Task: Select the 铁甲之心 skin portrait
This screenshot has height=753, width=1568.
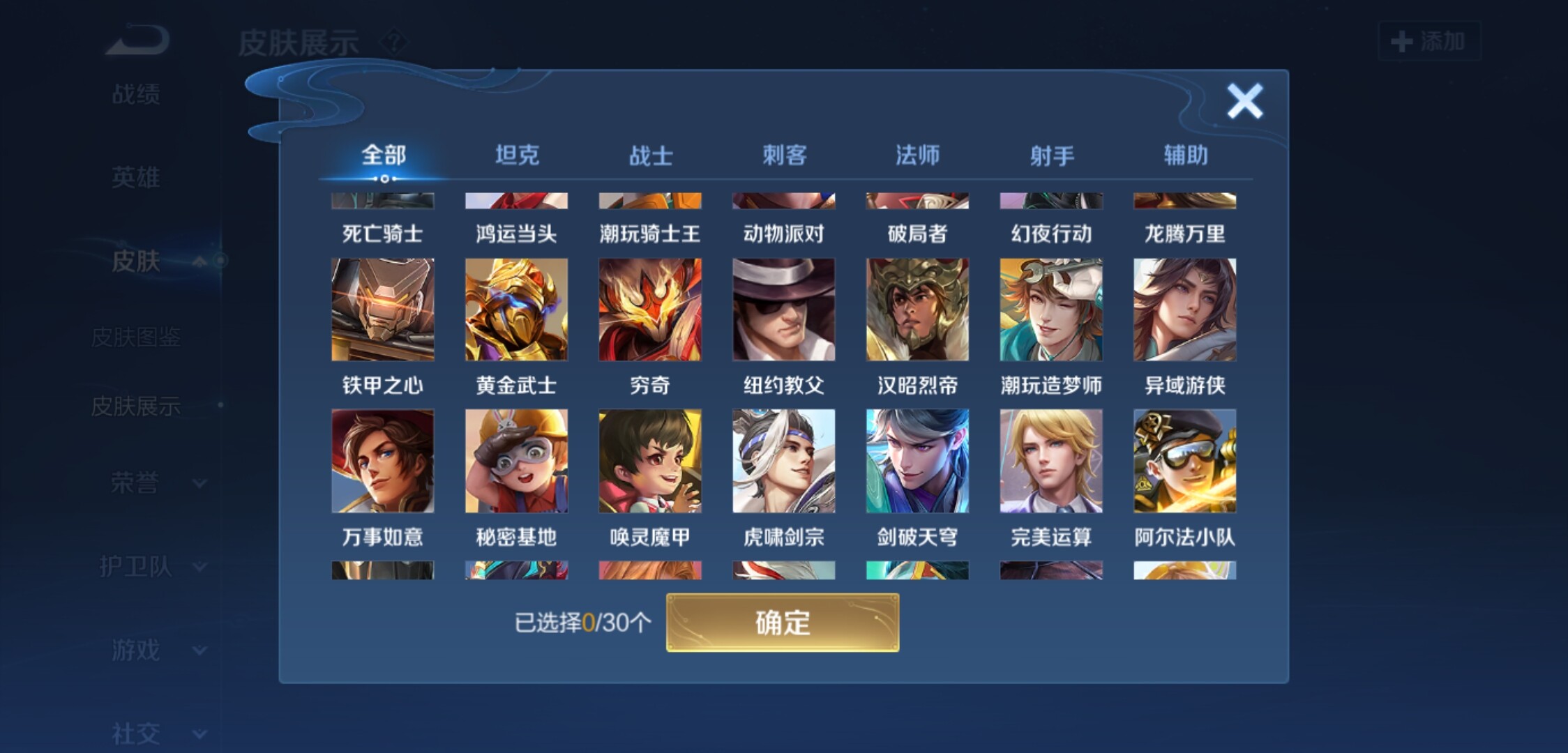Action: pos(382,310)
